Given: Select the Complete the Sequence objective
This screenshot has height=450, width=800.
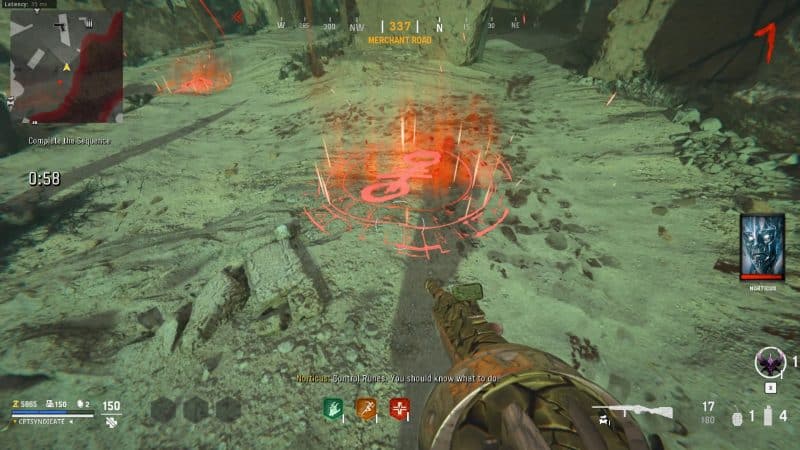Looking at the screenshot, I should [56, 140].
